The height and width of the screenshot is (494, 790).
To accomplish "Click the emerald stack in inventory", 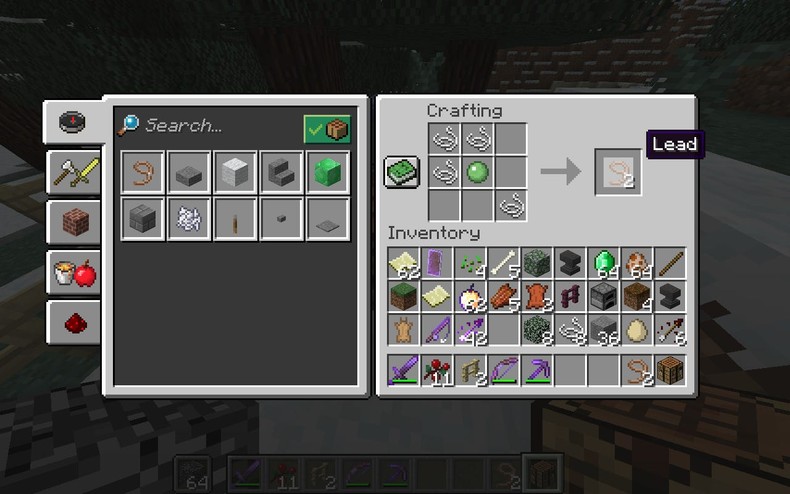I will click(602, 264).
